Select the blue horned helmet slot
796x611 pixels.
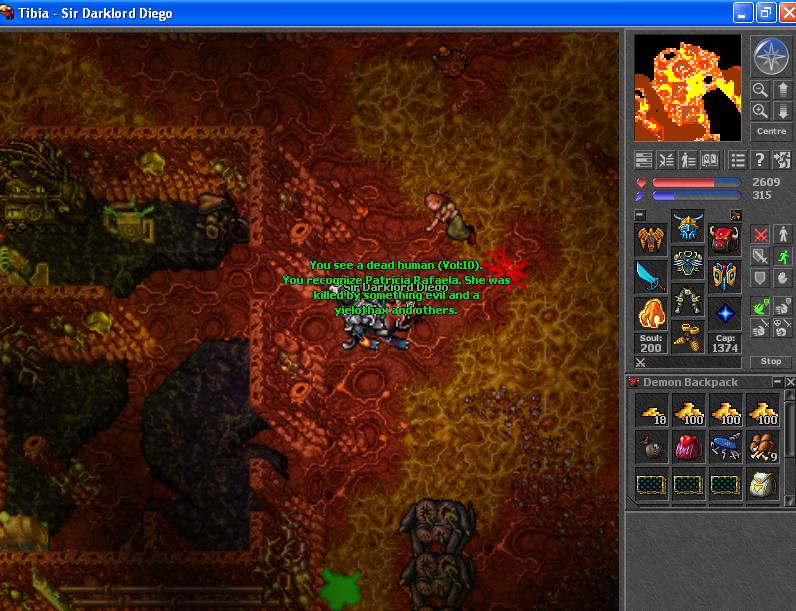pyautogui.click(x=688, y=227)
